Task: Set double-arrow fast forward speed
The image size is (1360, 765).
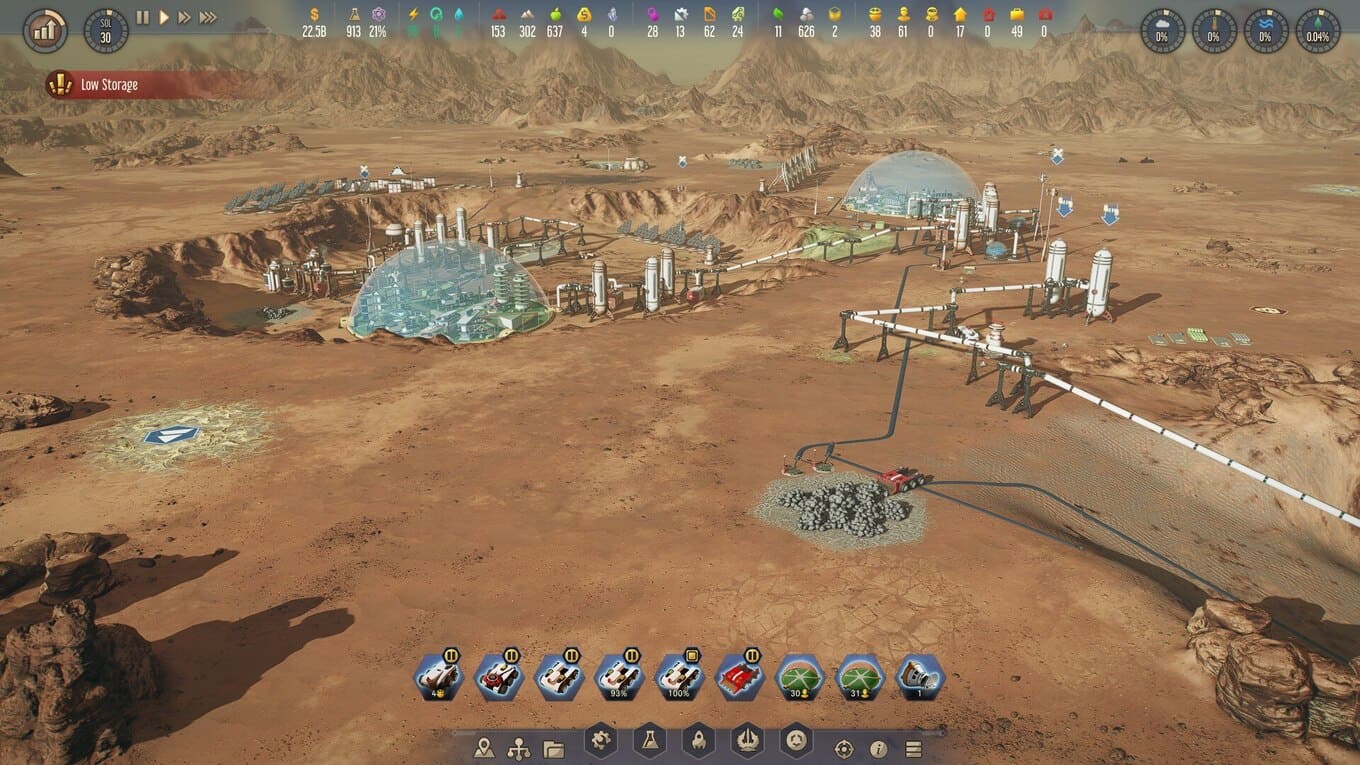Action: pyautogui.click(x=184, y=17)
